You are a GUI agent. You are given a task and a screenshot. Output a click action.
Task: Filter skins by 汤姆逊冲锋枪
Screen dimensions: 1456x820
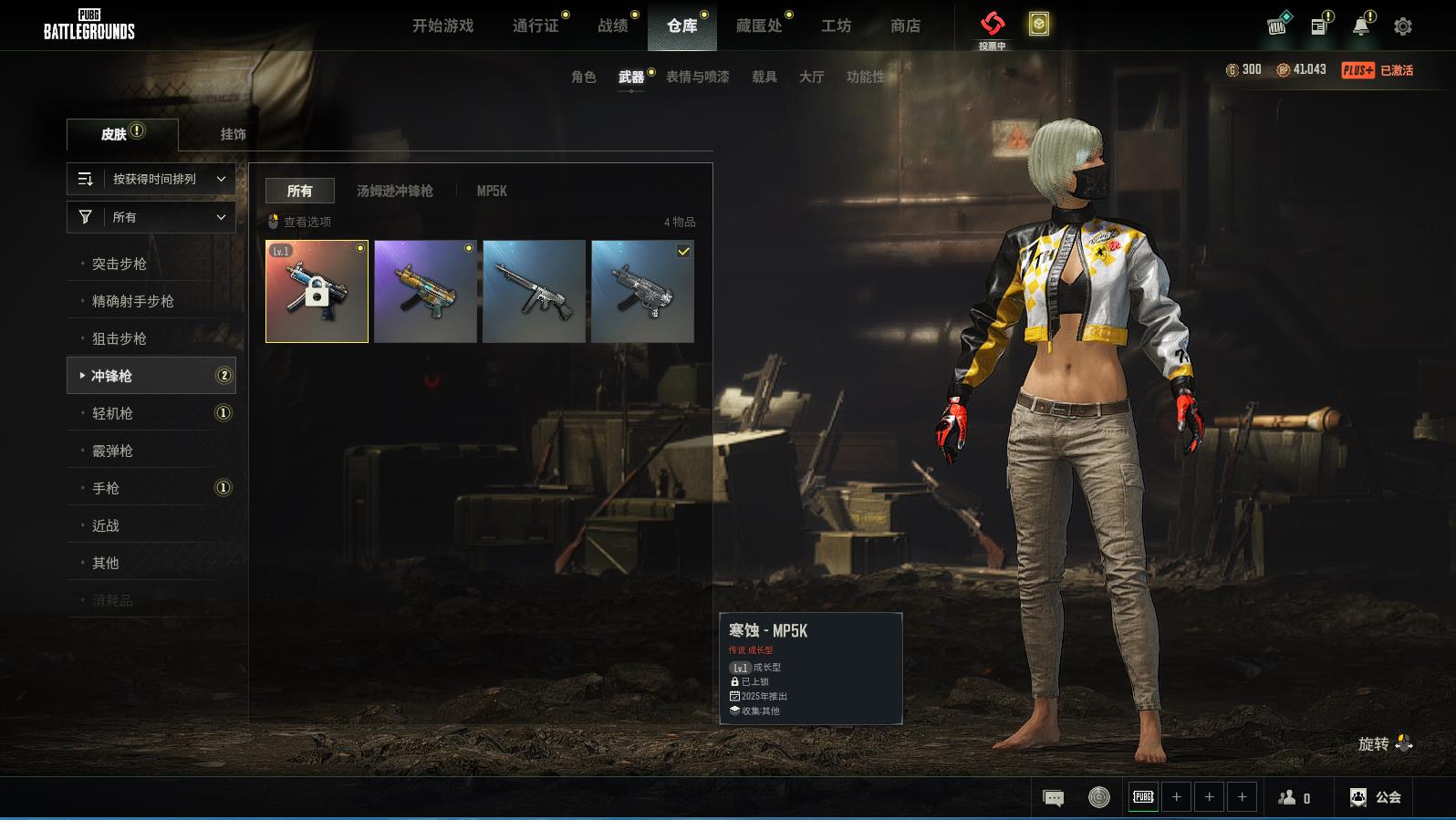pyautogui.click(x=394, y=191)
